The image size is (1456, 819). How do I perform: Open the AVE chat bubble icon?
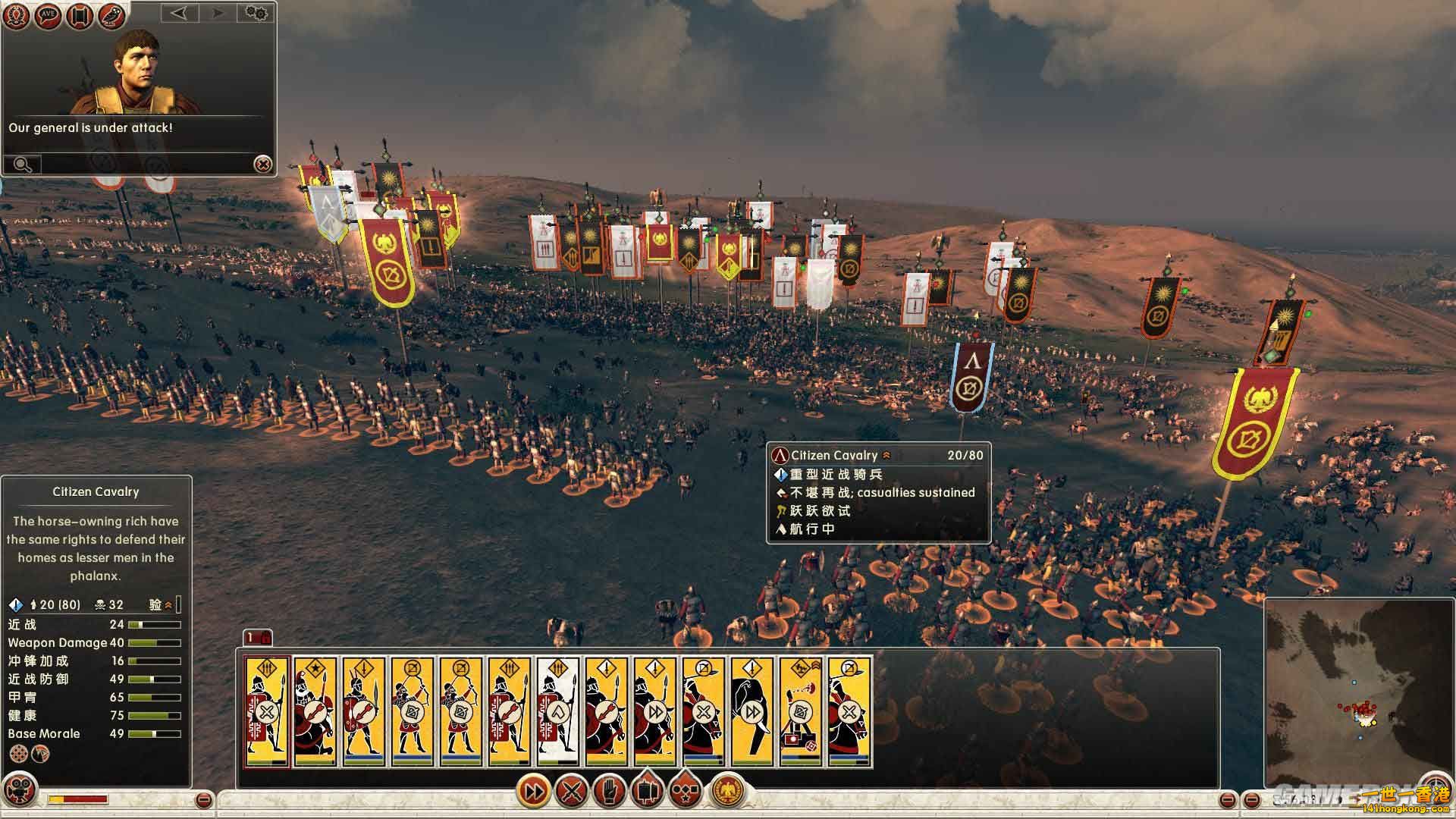(x=48, y=16)
